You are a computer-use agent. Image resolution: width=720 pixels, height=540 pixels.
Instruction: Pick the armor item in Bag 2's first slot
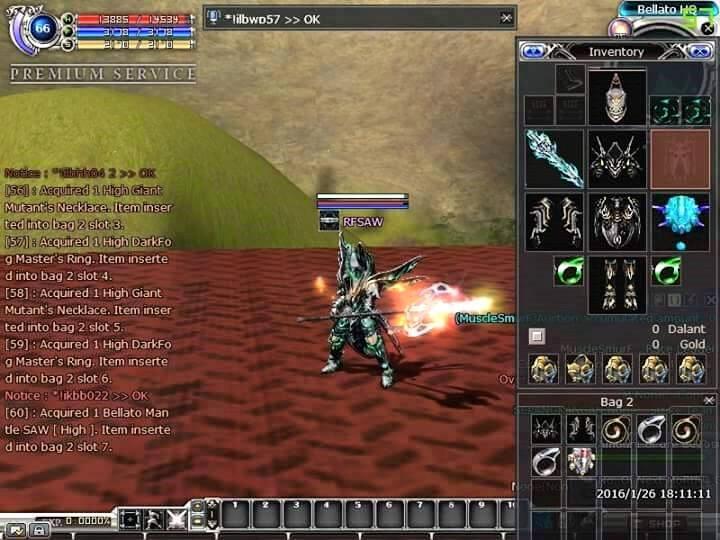pos(544,429)
